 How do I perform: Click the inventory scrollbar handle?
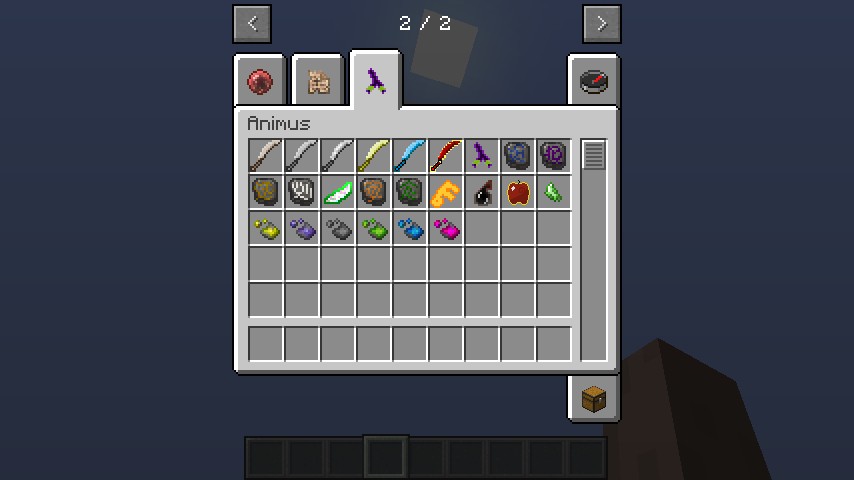(x=594, y=156)
